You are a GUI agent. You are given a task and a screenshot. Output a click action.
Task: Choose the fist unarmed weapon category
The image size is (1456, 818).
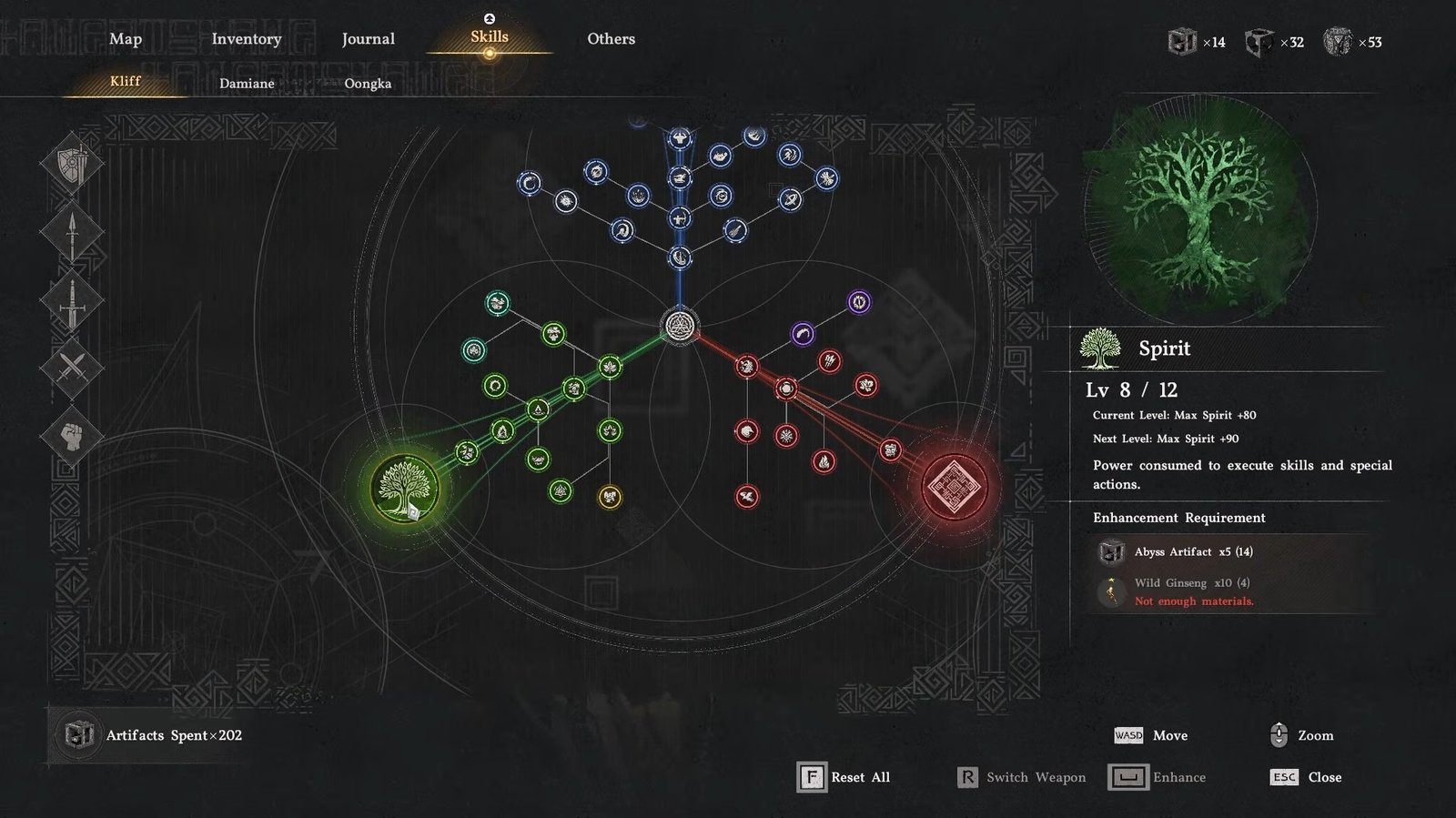(72, 436)
